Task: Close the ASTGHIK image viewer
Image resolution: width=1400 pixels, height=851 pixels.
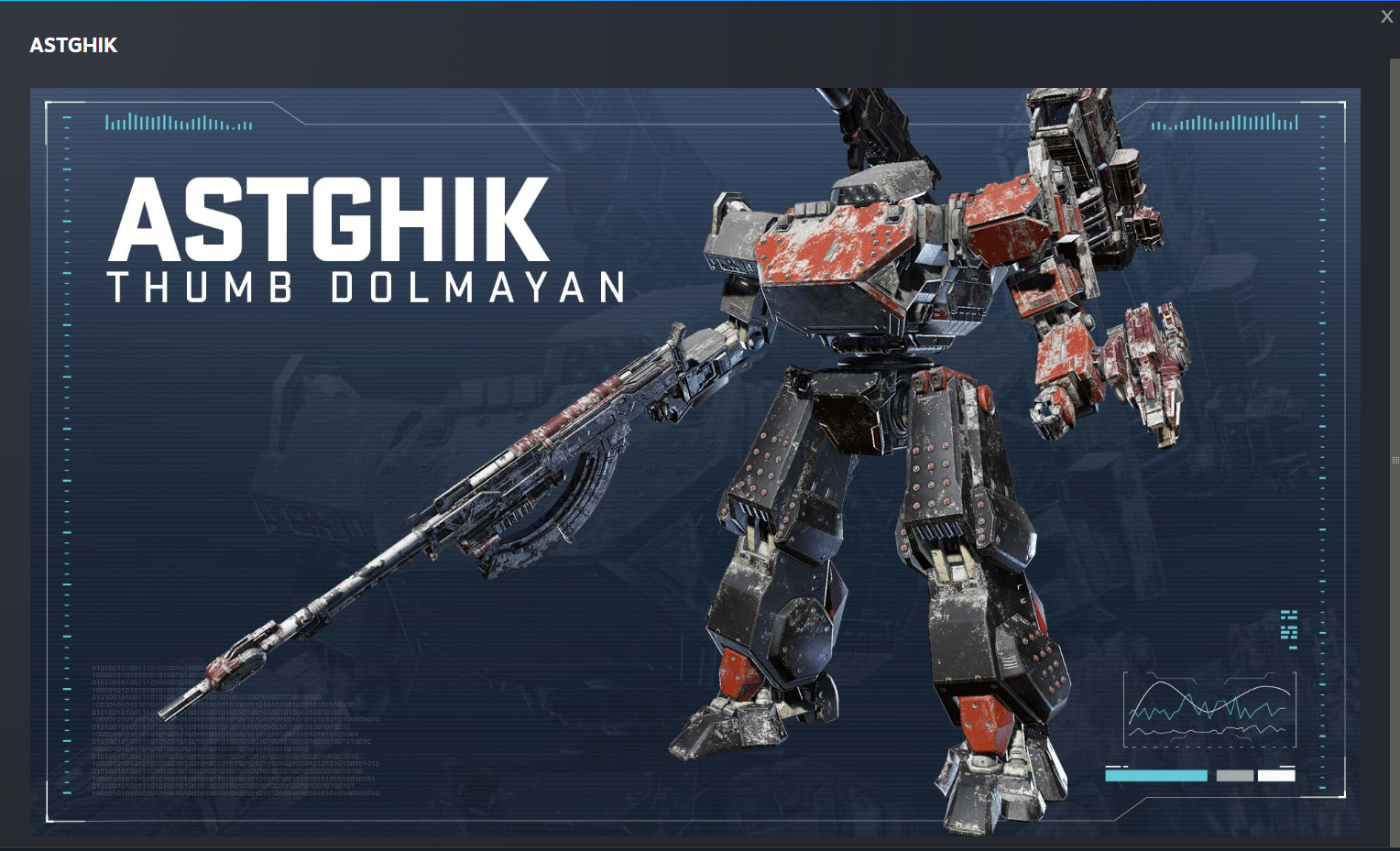Action: 1386,16
